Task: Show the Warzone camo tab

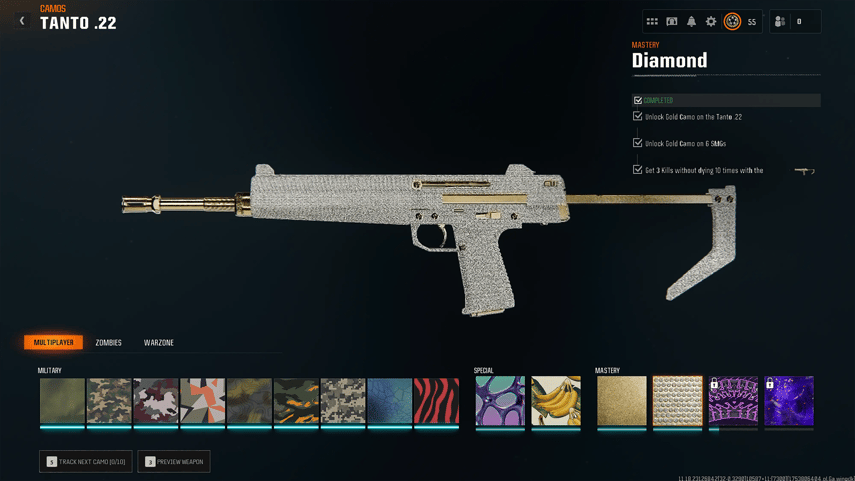Action: tap(159, 343)
